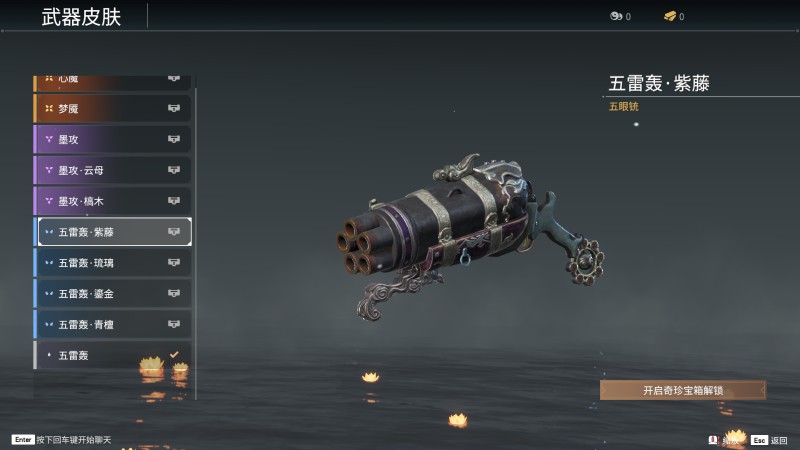This screenshot has height=450, width=800.
Task: Select the default 五雷轰 skin with checkmark
Action: (x=112, y=355)
